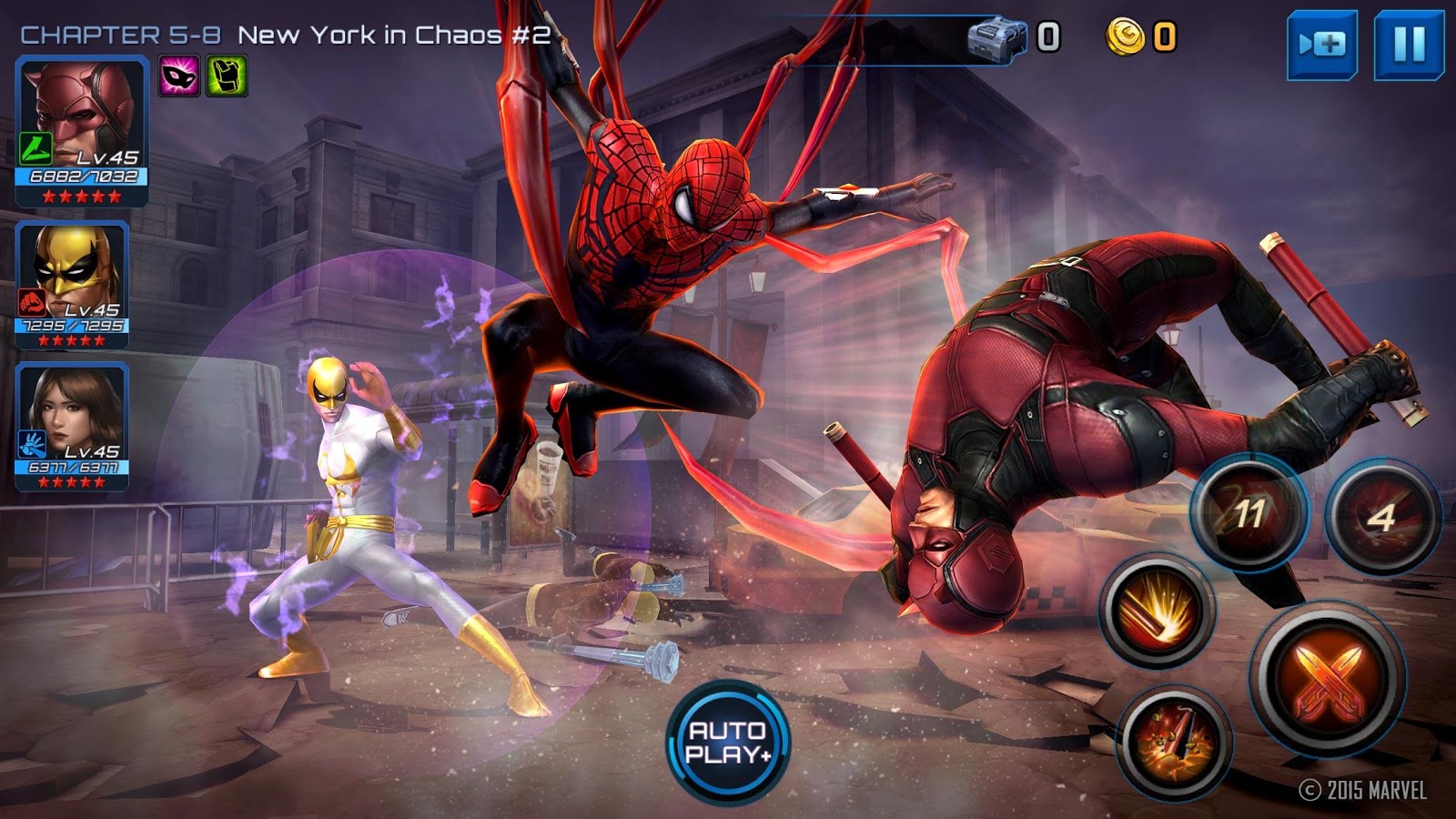
Task: Tap the purple mask buff icon
Action: point(180,76)
